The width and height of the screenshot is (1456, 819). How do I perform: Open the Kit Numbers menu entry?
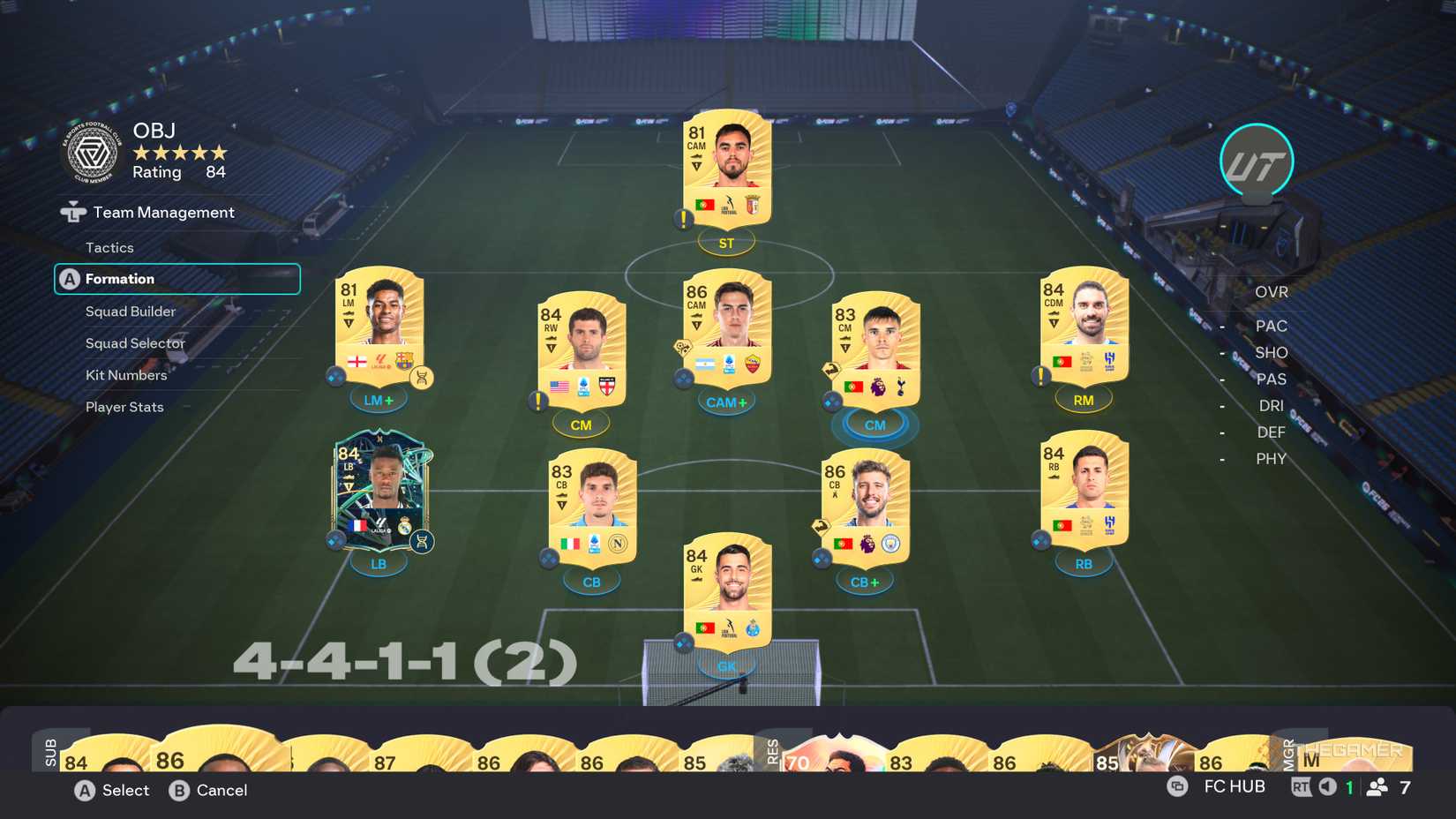[125, 374]
